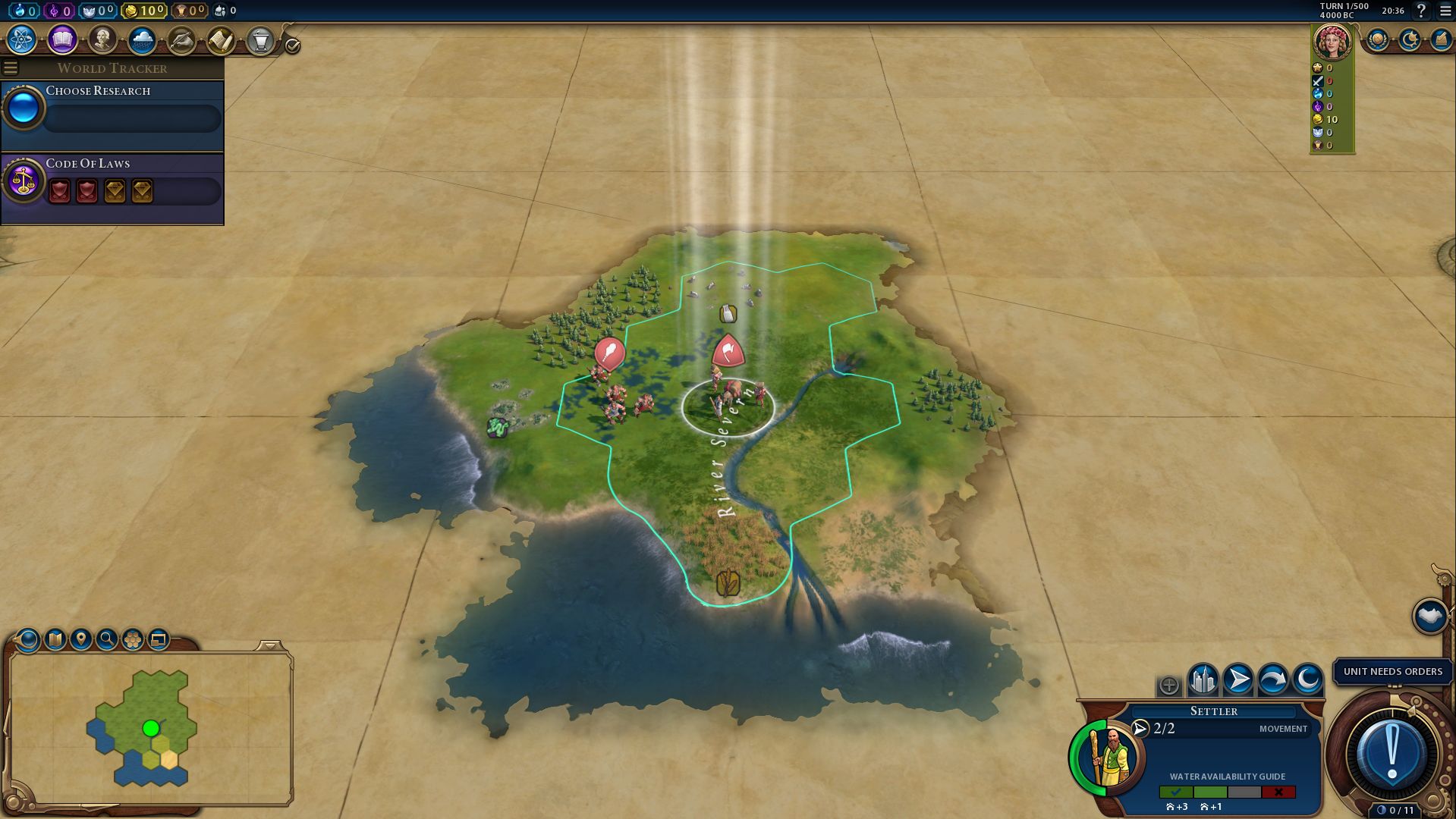Open the Civics Tree book icon
The width and height of the screenshot is (1456, 819).
pos(62,40)
